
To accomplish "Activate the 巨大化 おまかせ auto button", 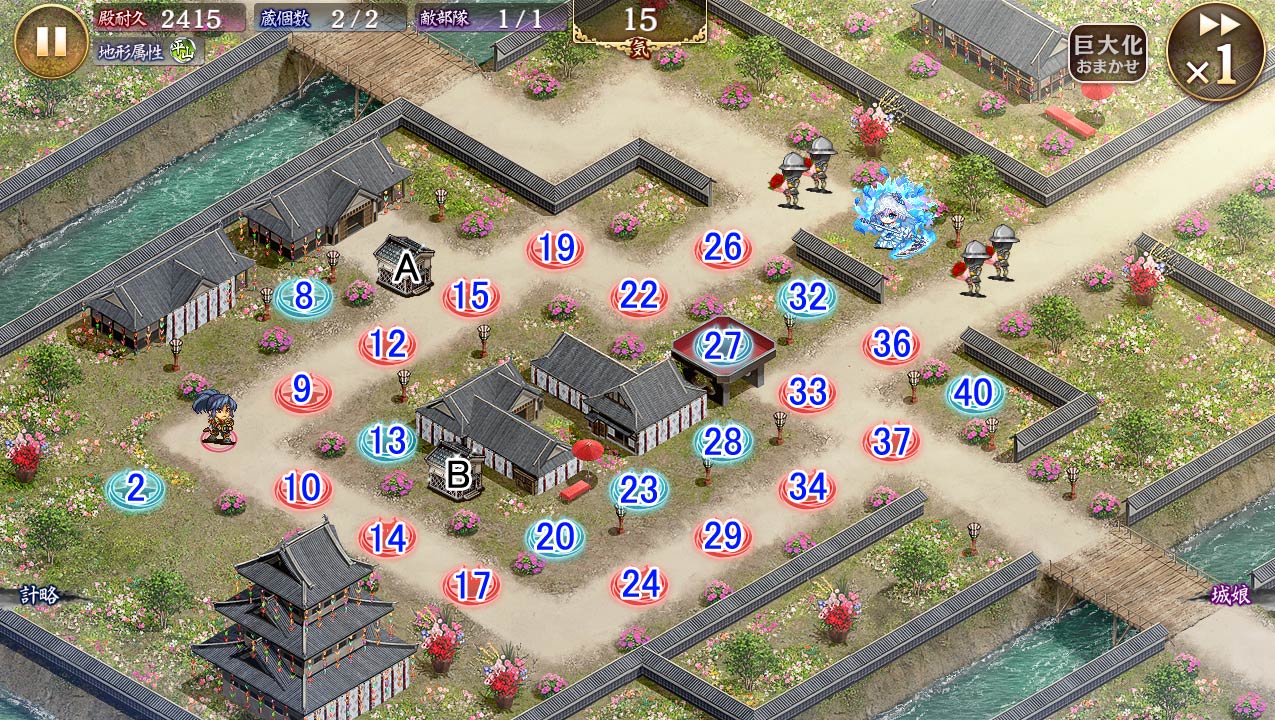I will pos(1107,54).
